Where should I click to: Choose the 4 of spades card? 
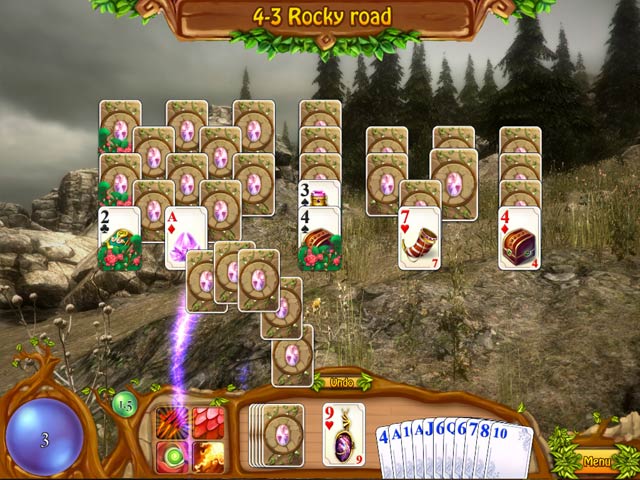(320, 240)
